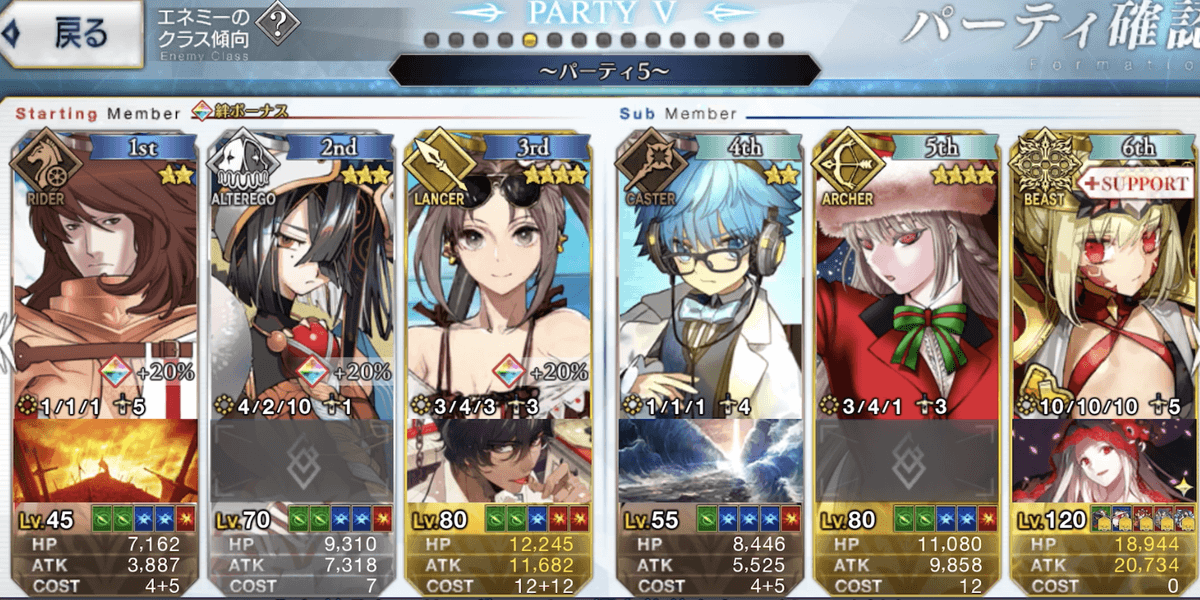
Task: Open the Lancer's equipped craft essence
Action: 502,460
